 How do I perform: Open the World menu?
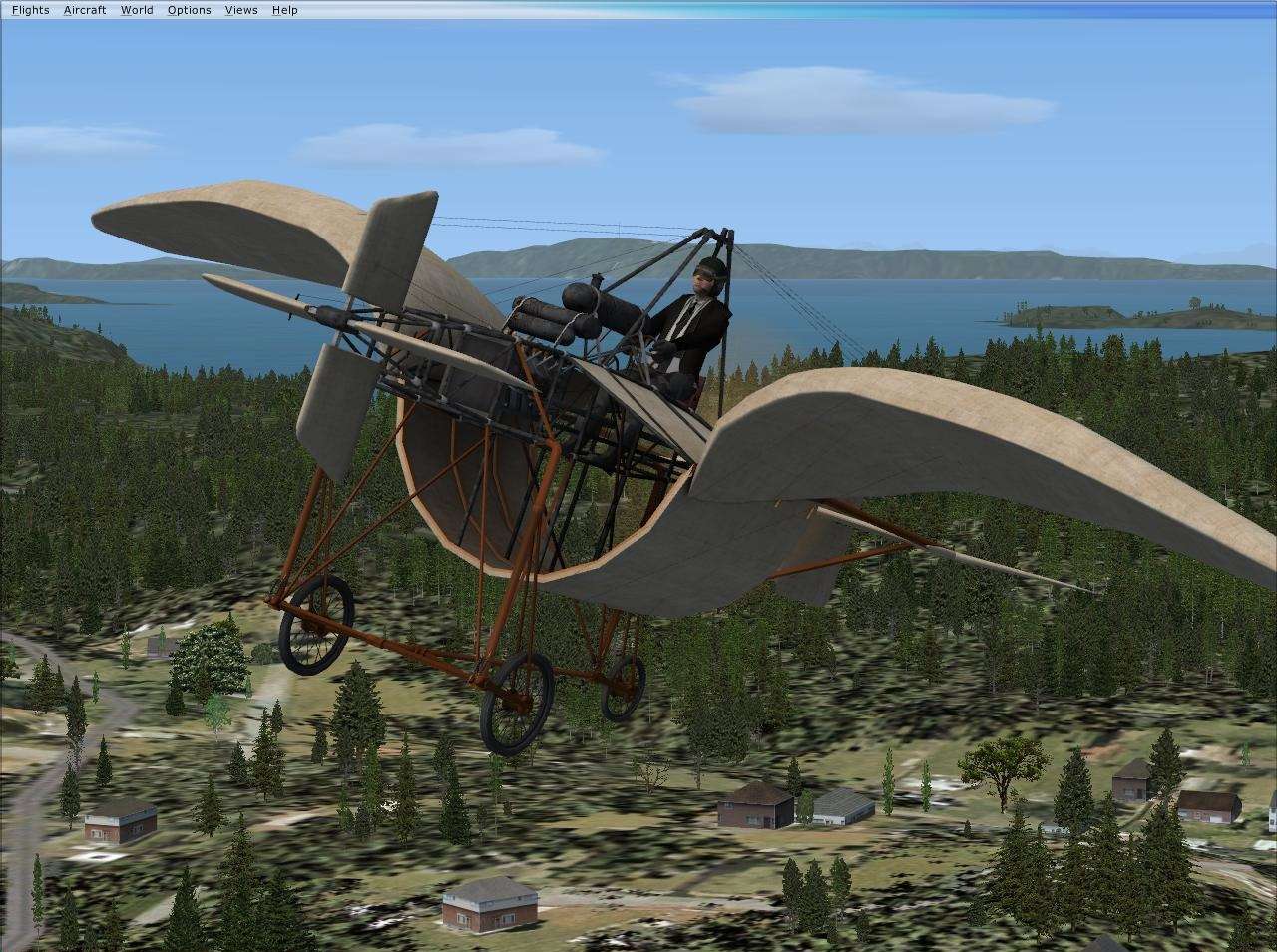pos(136,9)
